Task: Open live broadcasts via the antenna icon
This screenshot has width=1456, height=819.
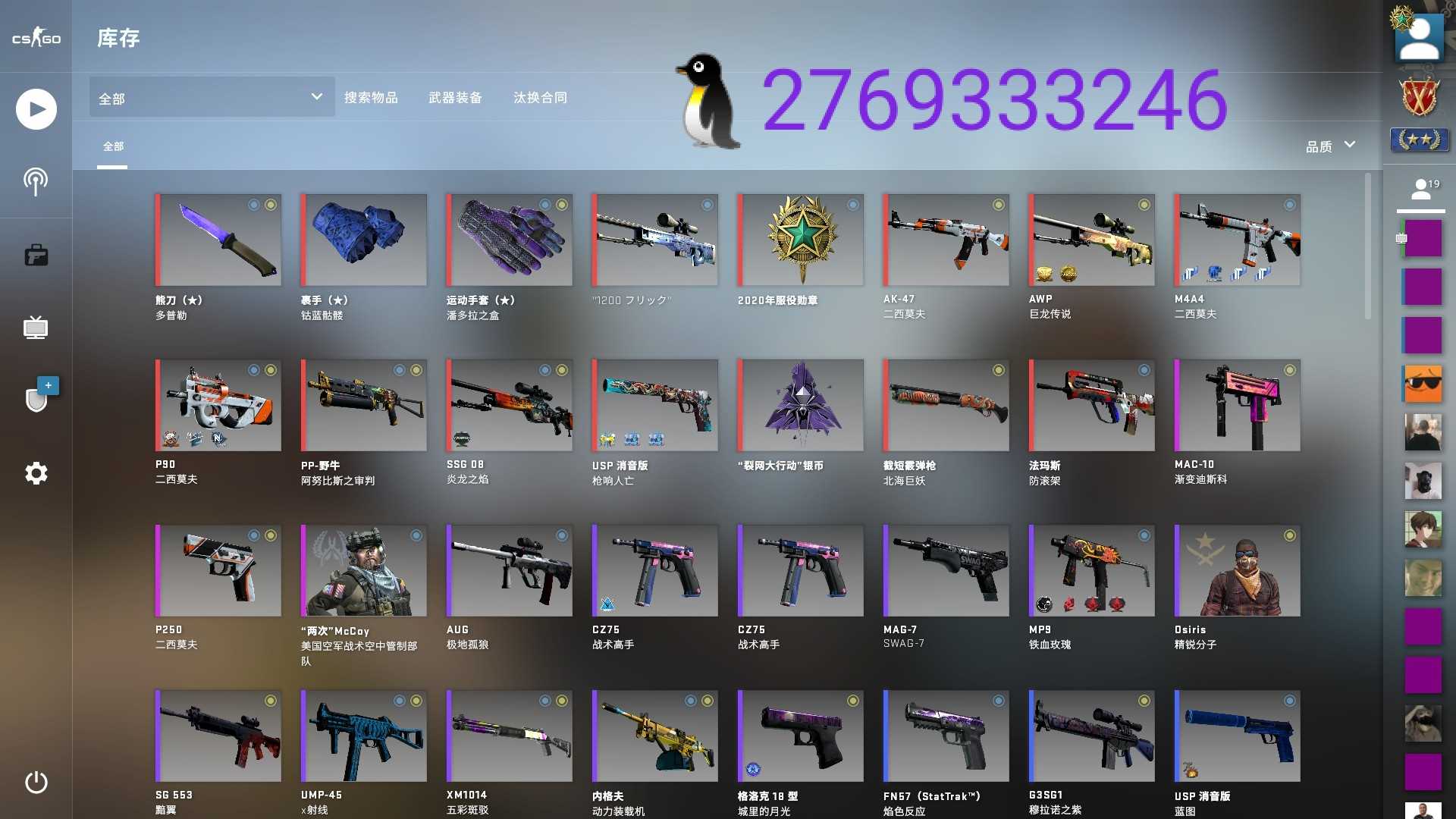Action: pyautogui.click(x=35, y=180)
